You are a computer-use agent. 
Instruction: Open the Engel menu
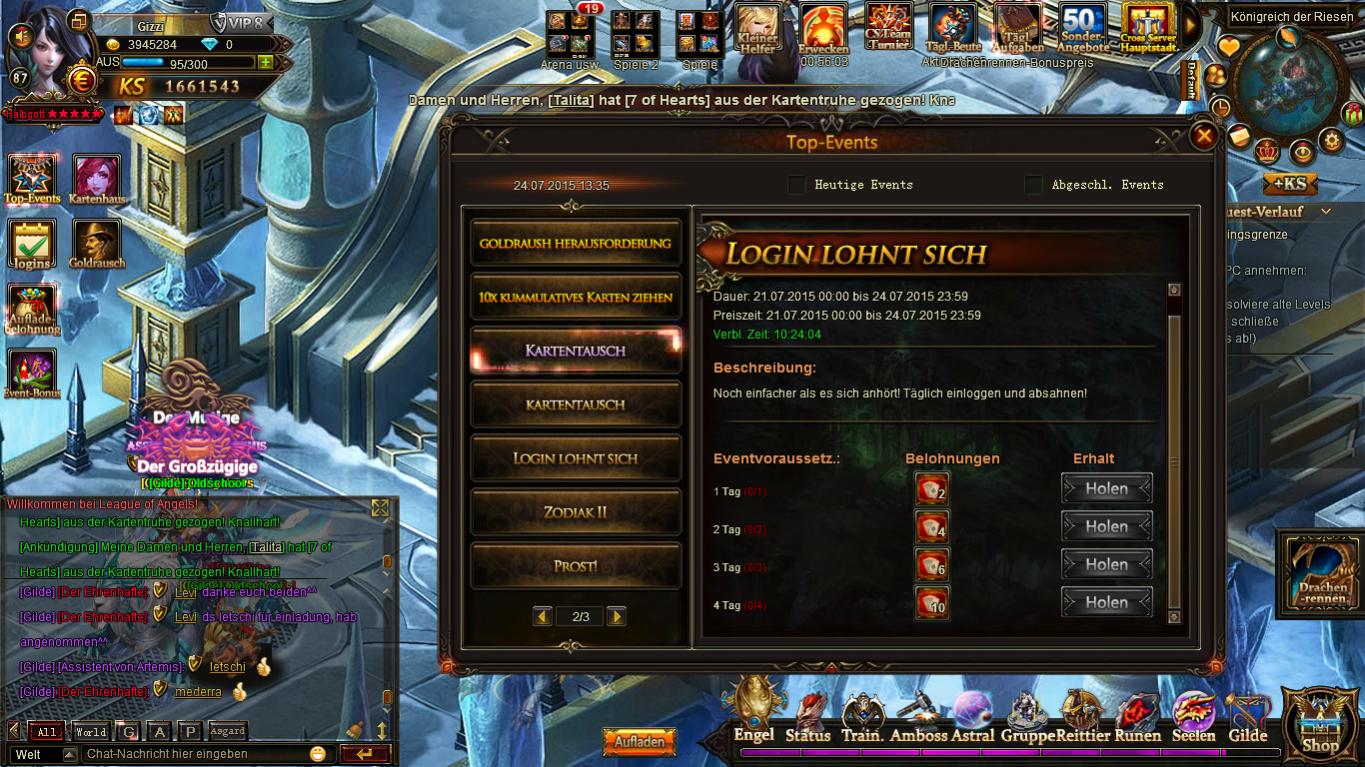click(x=754, y=713)
